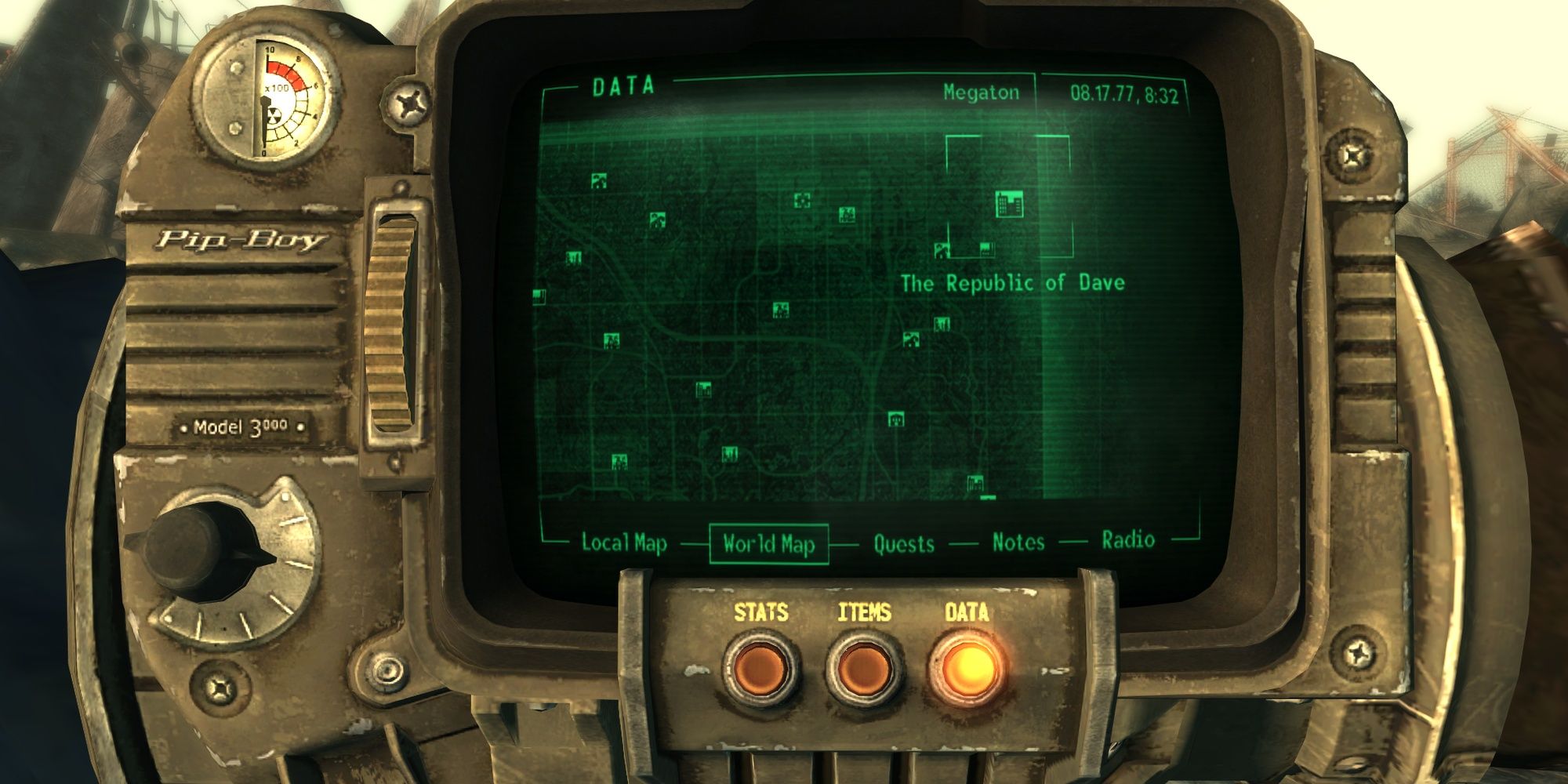Click the large building icon inside the map selection brackets
Image resolution: width=1568 pixels, height=784 pixels.
1008,205
